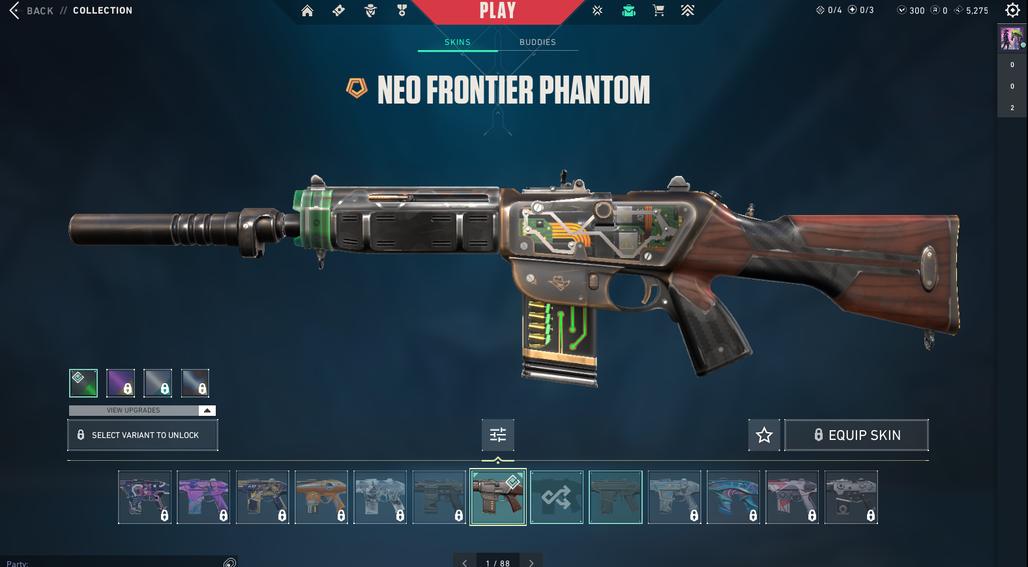Select the random shuffle skin tile
The width and height of the screenshot is (1028, 567).
[557, 497]
